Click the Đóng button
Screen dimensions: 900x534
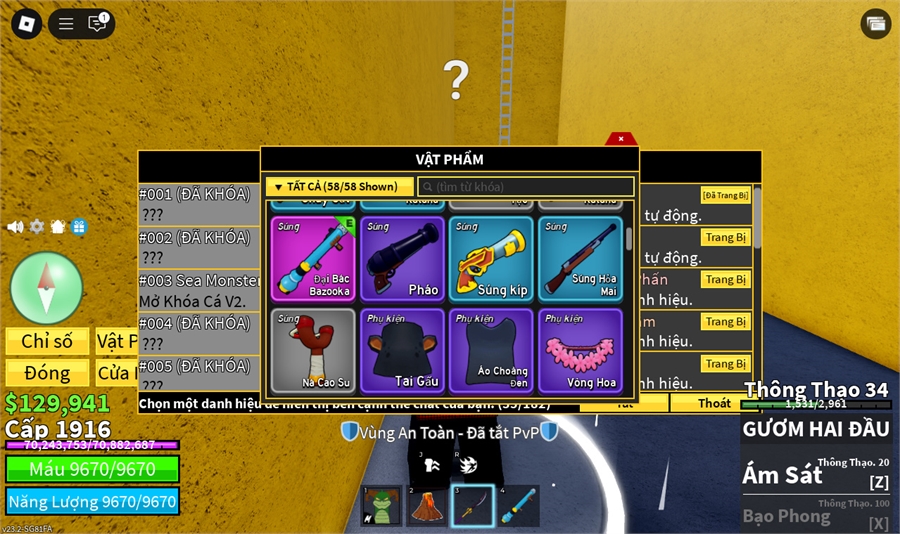pyautogui.click(x=47, y=373)
